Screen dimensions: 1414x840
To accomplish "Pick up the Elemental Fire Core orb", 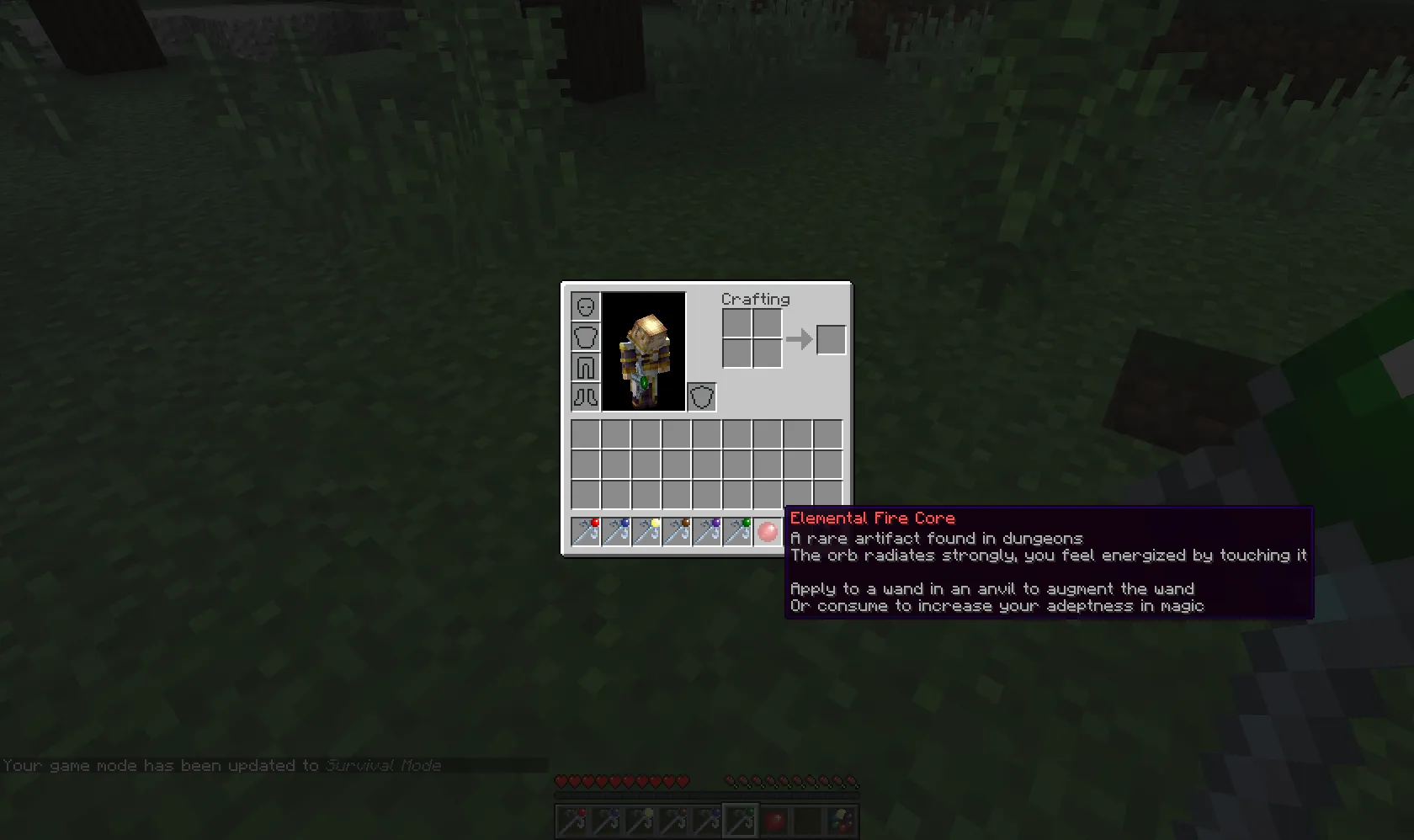I will [767, 531].
